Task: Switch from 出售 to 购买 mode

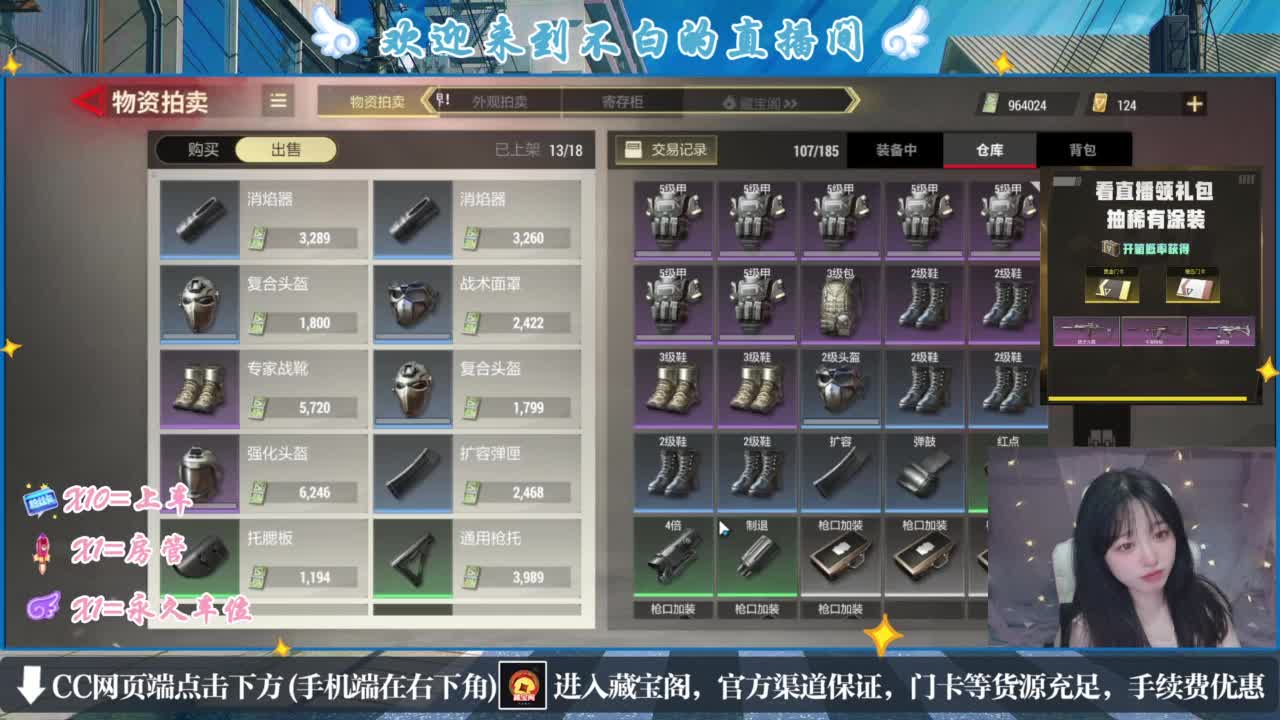Action: (x=200, y=148)
